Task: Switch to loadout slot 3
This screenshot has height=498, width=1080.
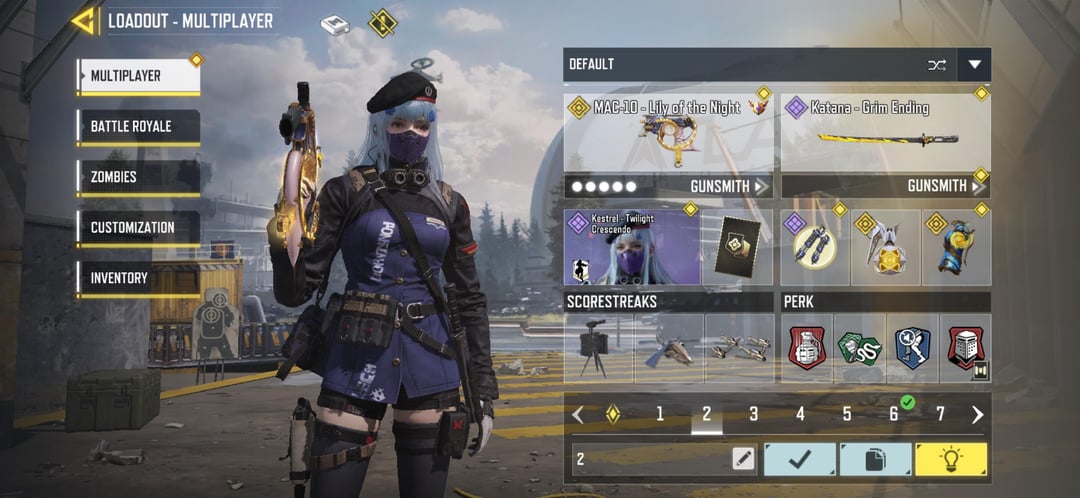Action: [x=753, y=414]
